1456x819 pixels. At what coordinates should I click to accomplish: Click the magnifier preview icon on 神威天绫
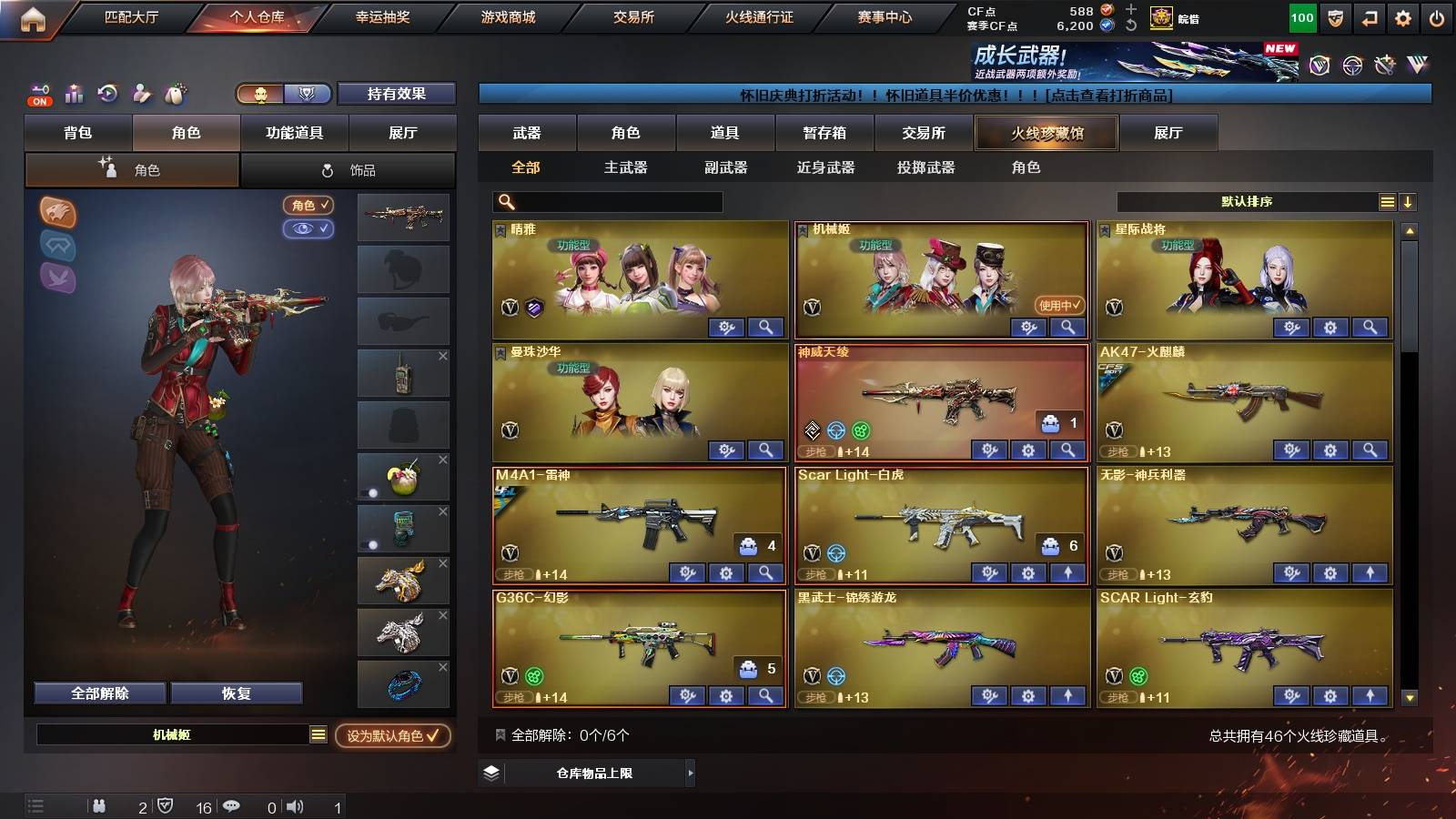click(1067, 450)
